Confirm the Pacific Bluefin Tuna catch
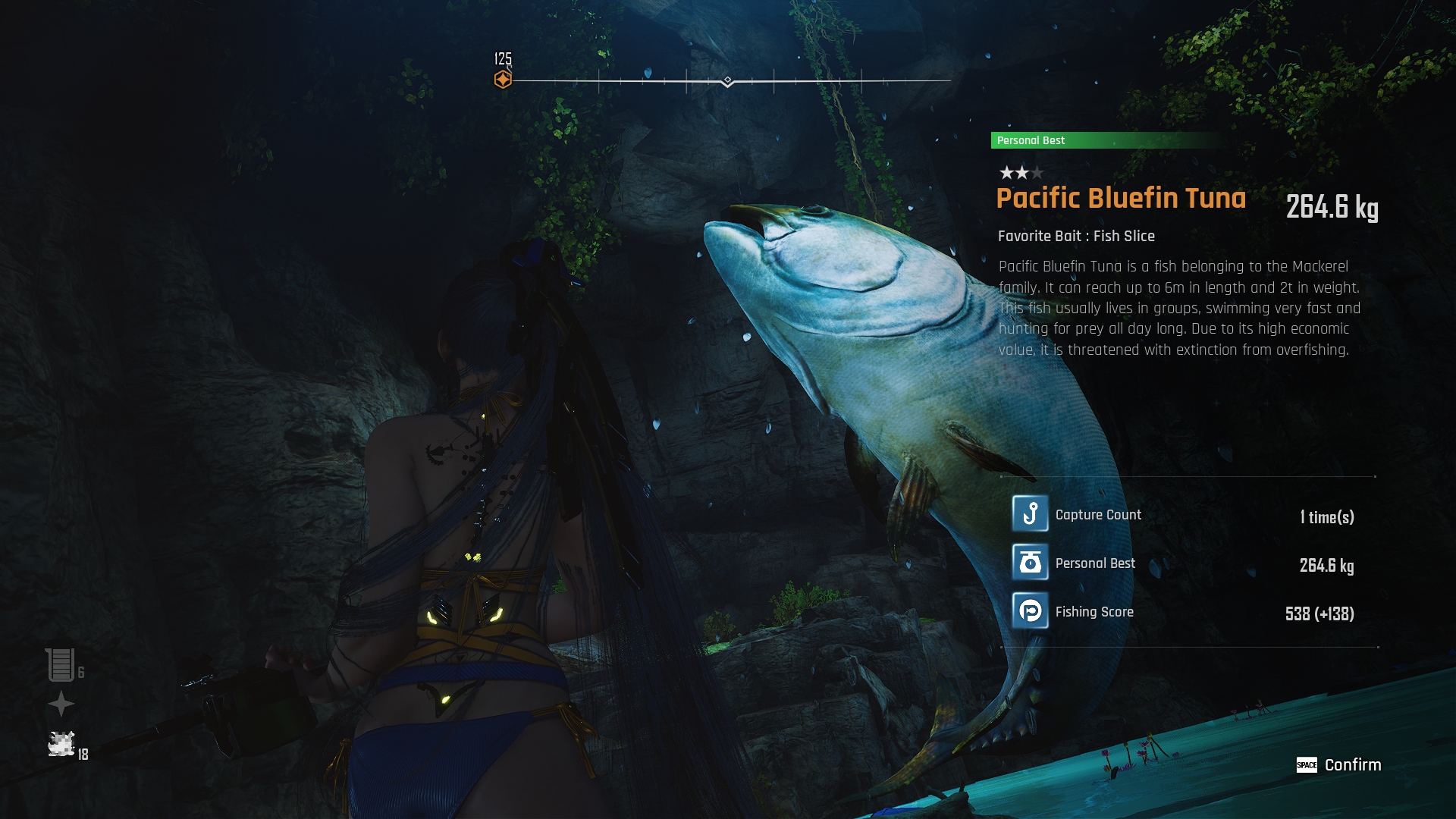Image resolution: width=1456 pixels, height=819 pixels. coord(1339,764)
